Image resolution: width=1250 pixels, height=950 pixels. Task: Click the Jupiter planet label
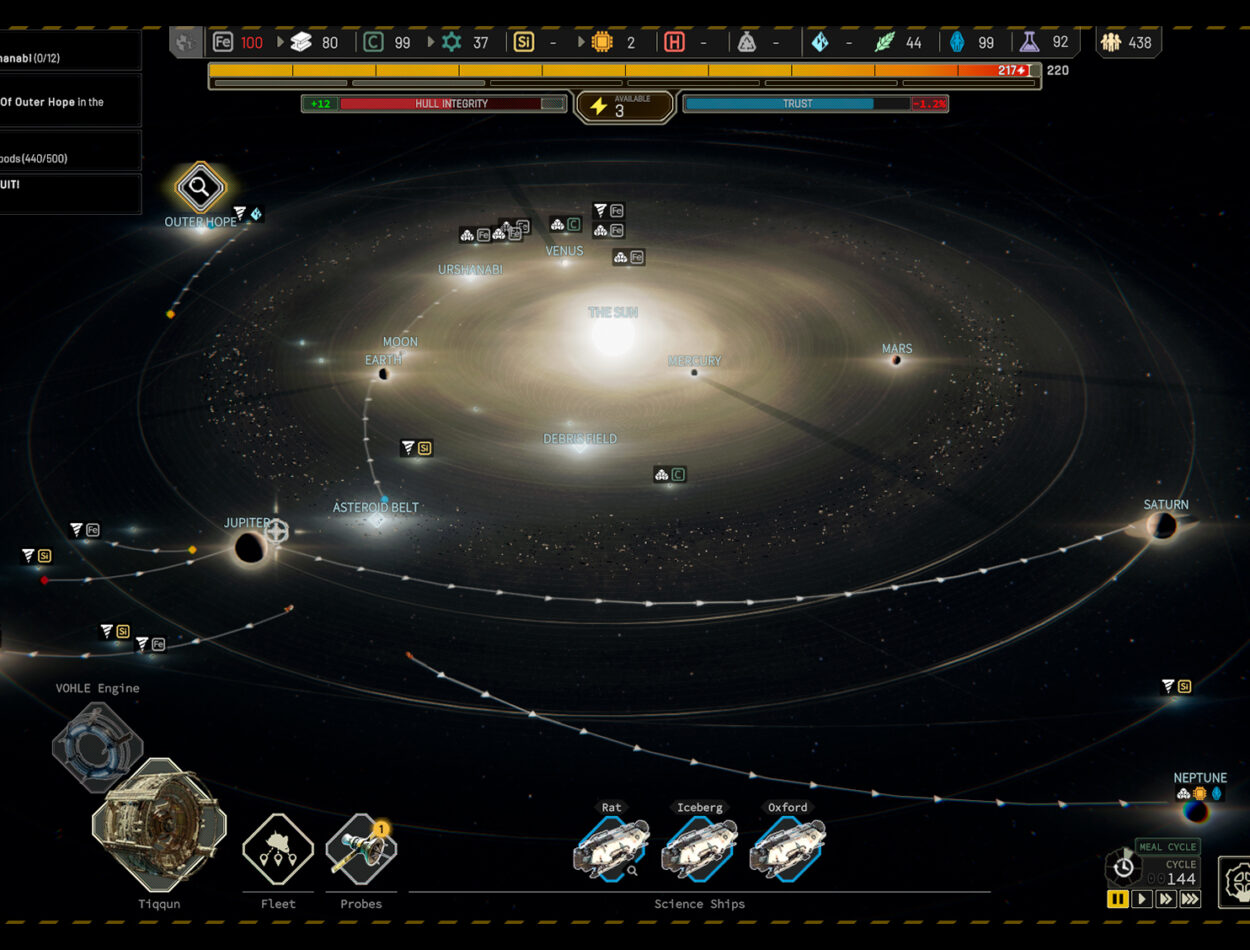[247, 523]
